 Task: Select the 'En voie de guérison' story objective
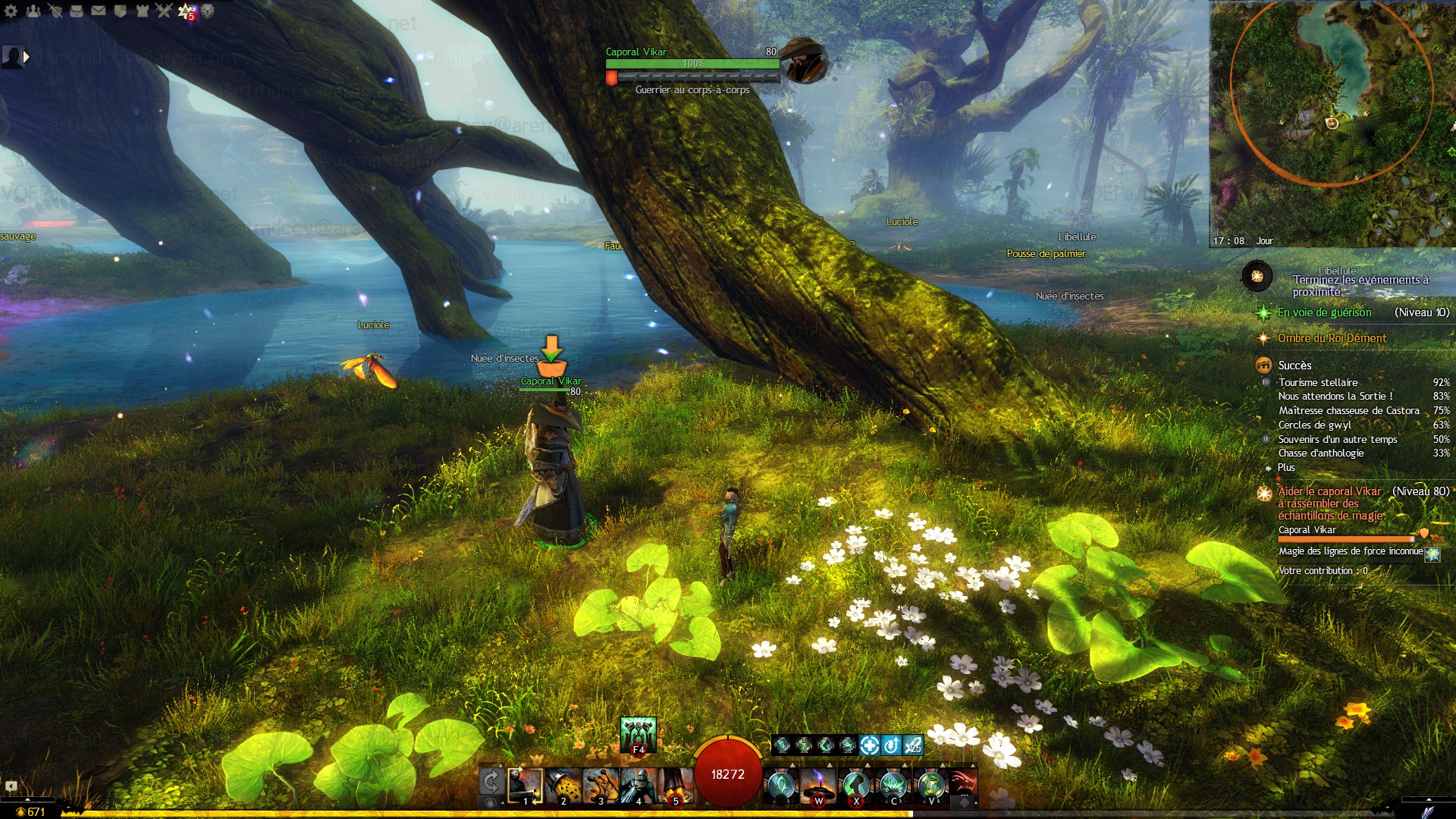click(1324, 312)
